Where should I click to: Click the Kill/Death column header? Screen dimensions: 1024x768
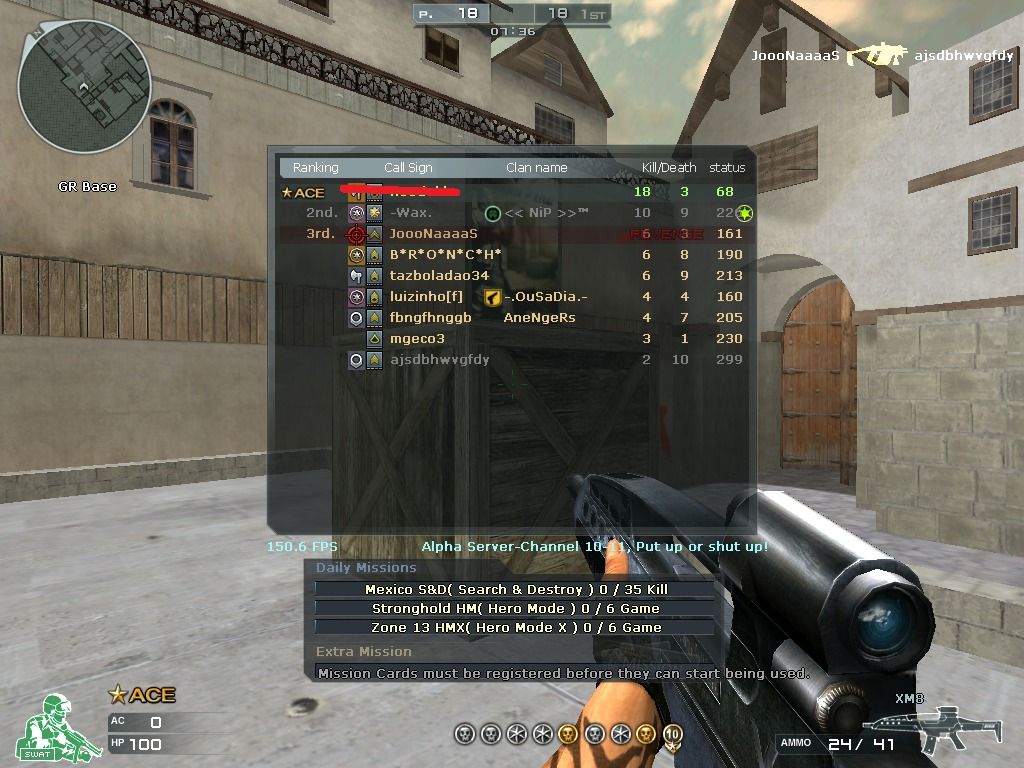click(668, 168)
